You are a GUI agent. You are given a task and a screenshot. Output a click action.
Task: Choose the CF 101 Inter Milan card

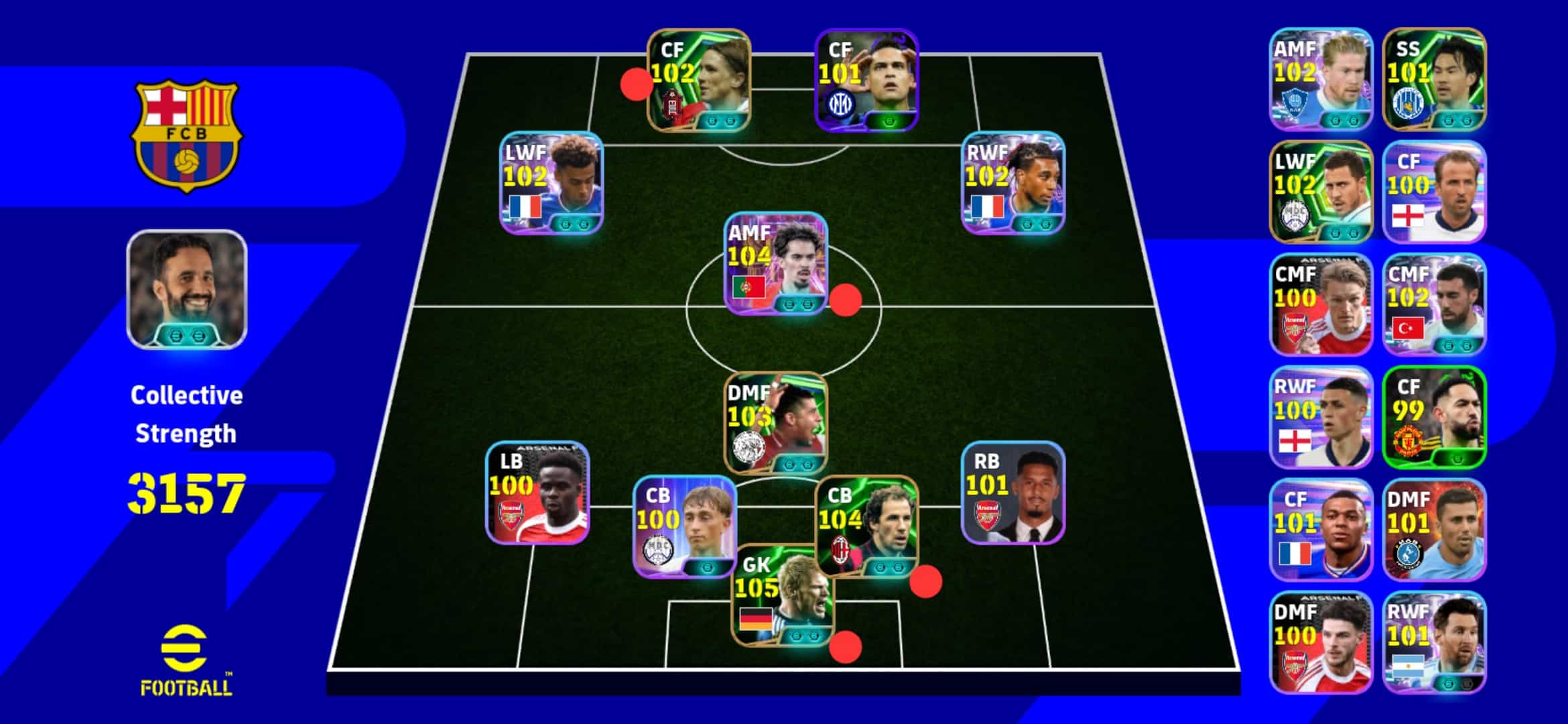coord(866,80)
